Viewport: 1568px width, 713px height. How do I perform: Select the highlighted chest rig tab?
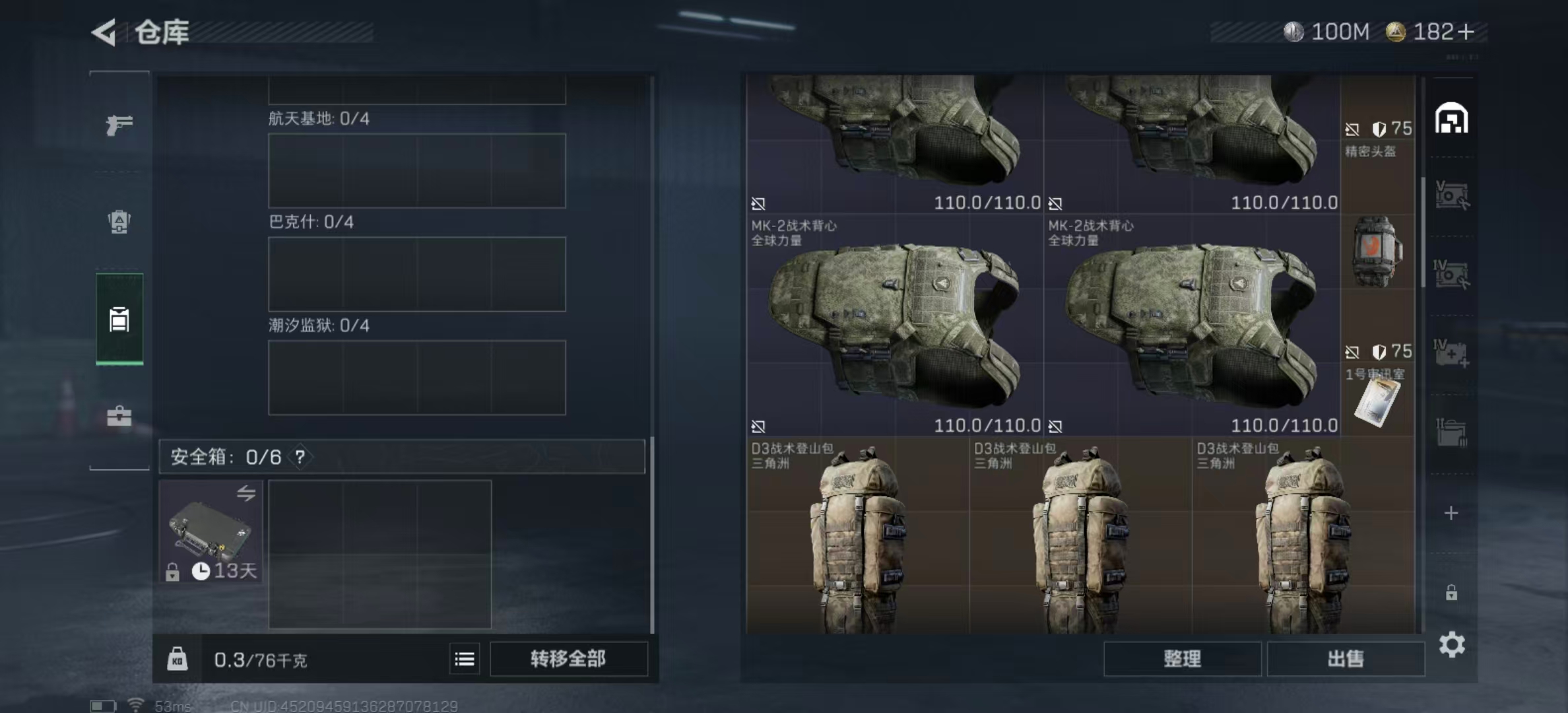coord(119,319)
